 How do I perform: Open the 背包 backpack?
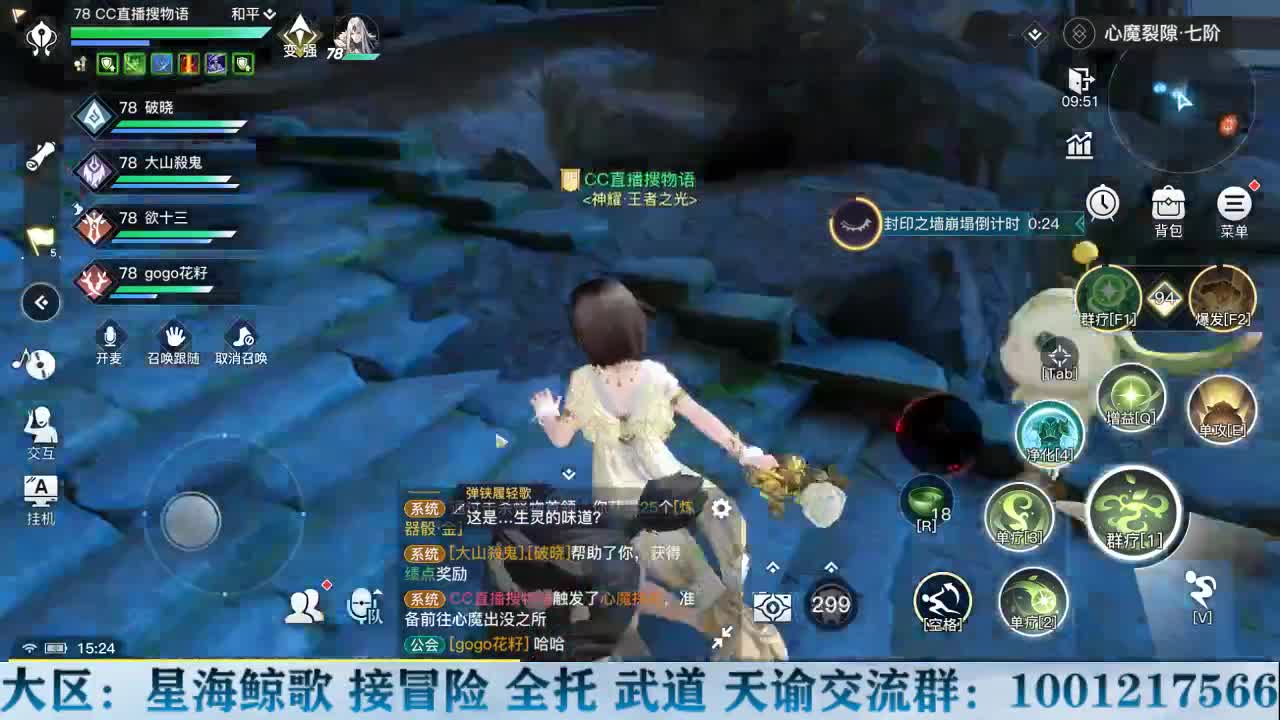click(x=1167, y=205)
